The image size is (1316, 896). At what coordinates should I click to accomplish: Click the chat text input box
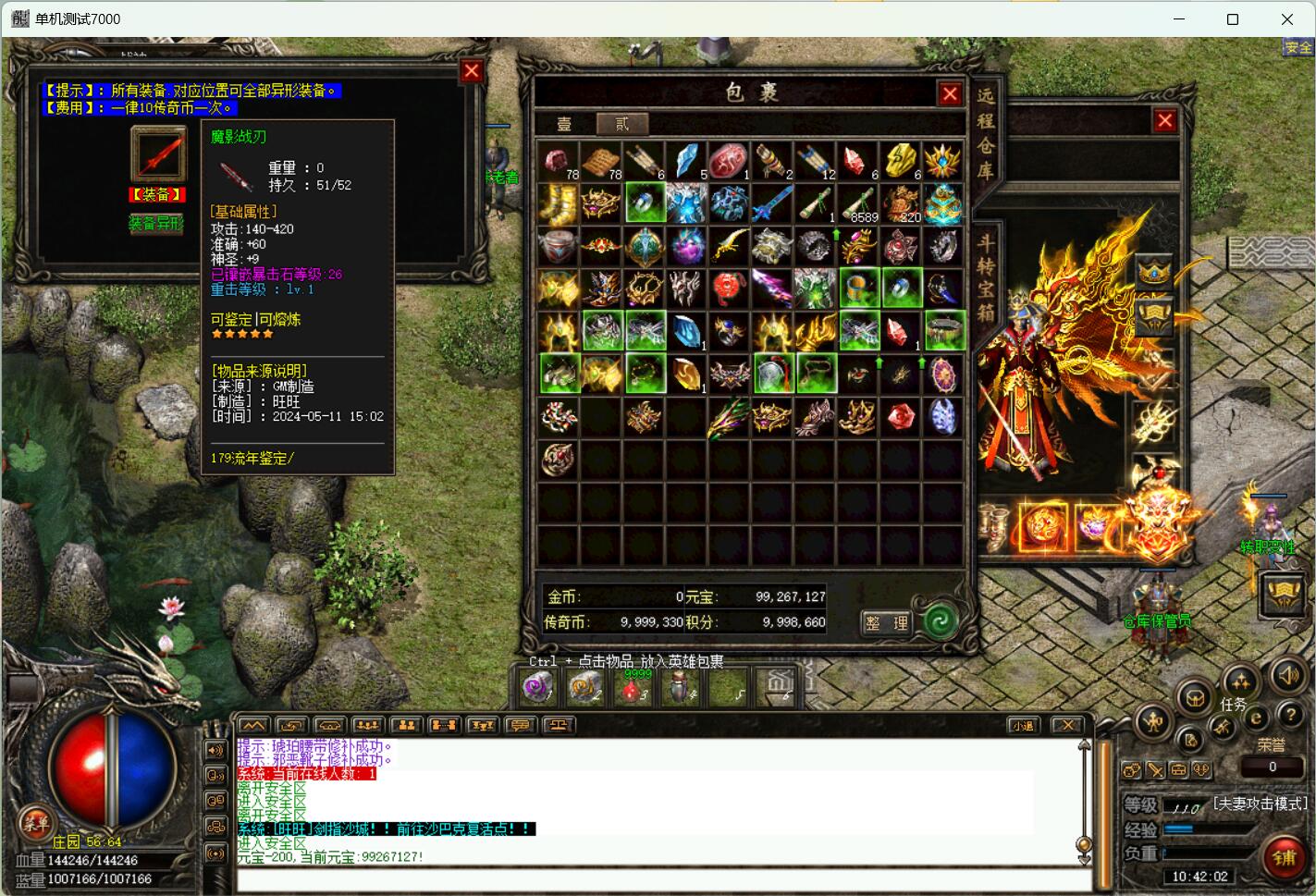(x=657, y=880)
